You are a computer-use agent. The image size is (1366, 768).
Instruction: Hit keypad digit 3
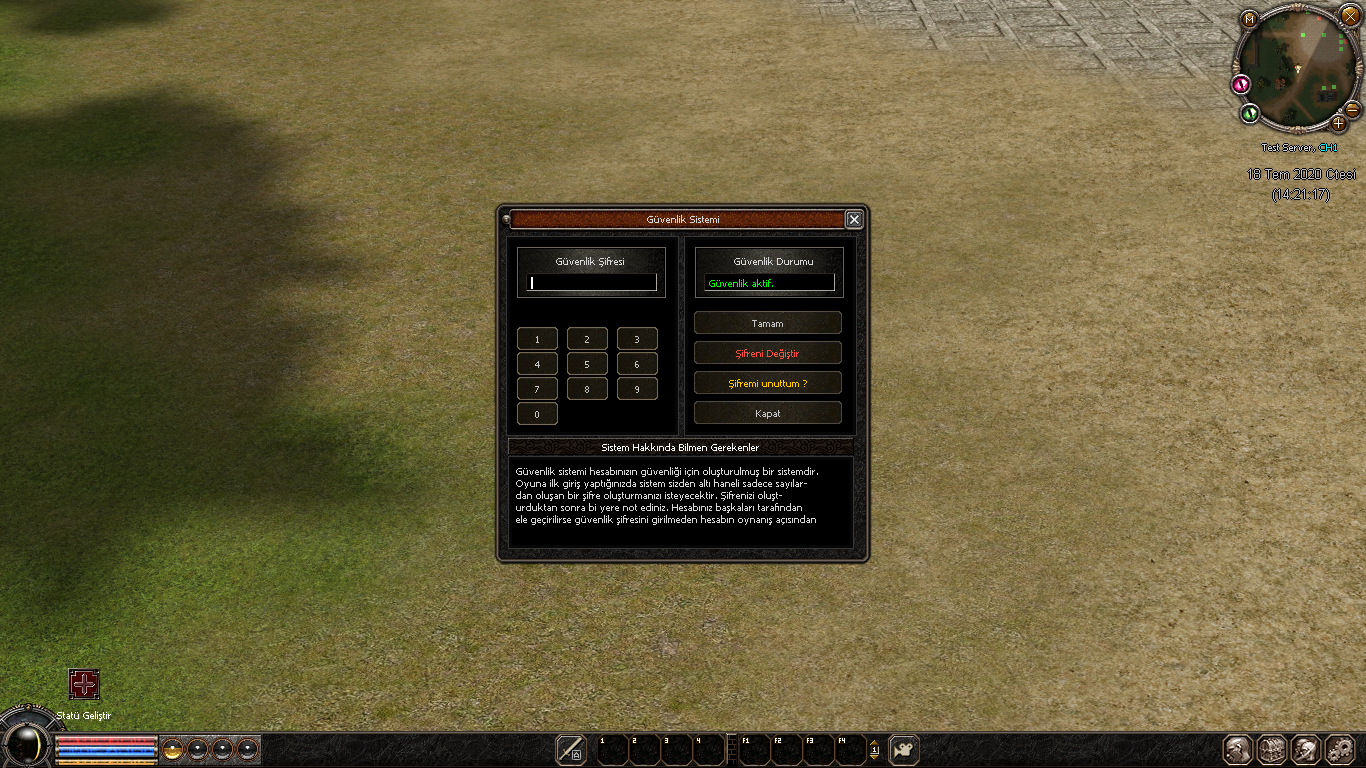click(x=637, y=339)
